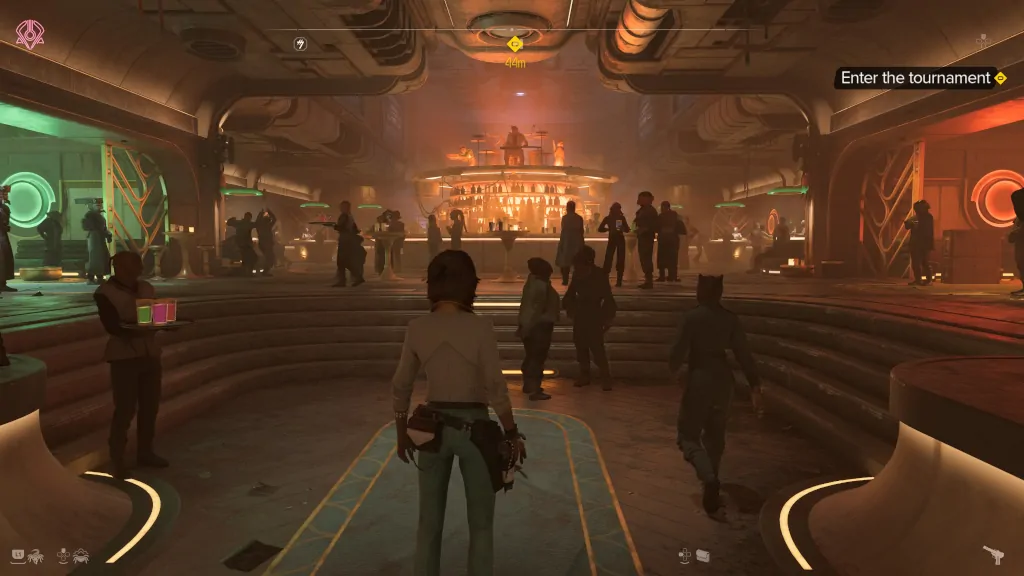
Task: Select the satchel item icon
Action: click(x=701, y=554)
